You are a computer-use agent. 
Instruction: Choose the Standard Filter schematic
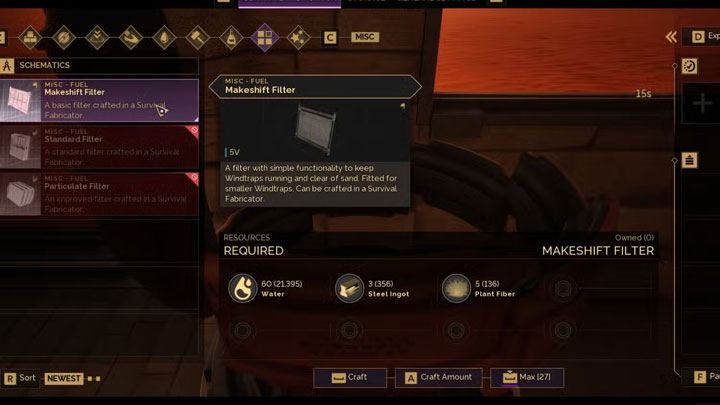pos(100,146)
